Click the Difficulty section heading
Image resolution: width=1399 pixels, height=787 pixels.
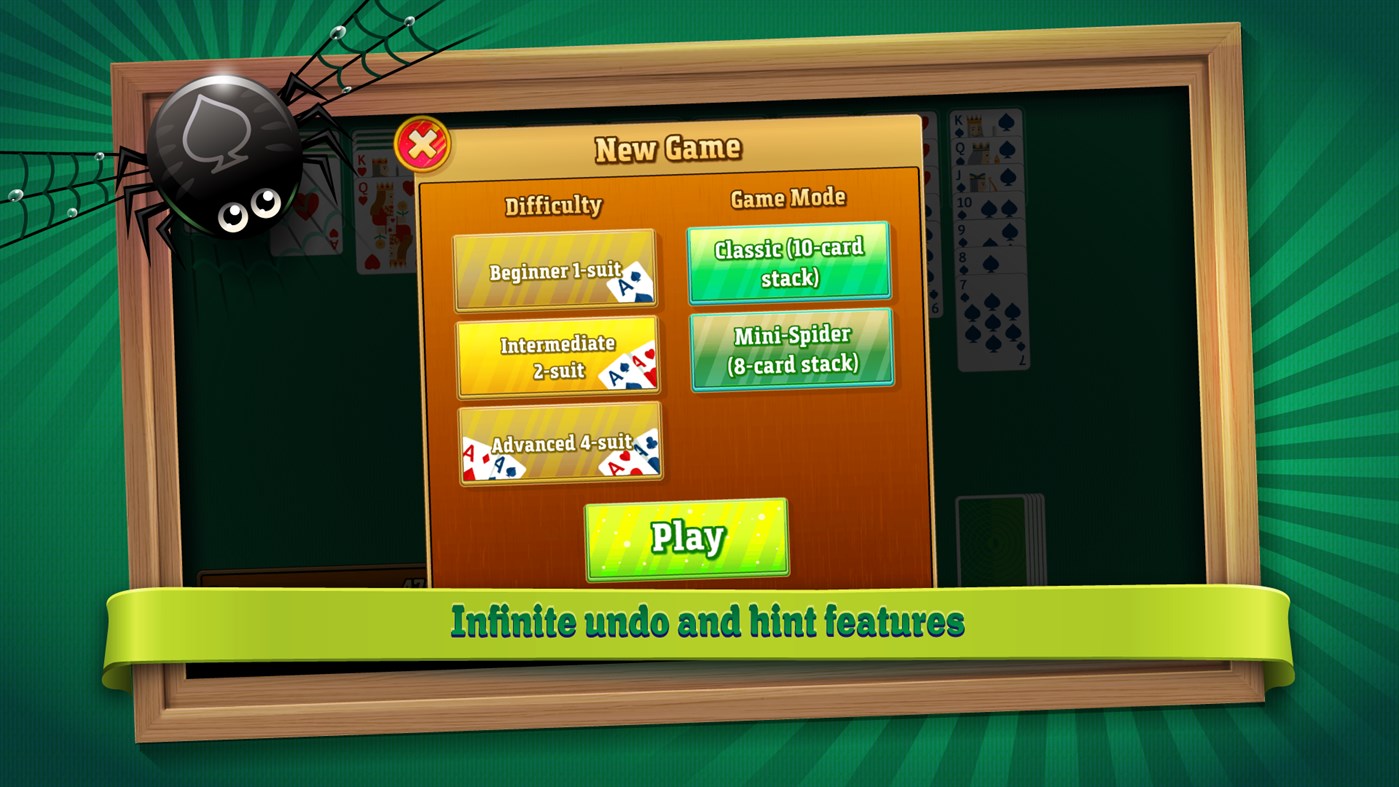pos(553,204)
